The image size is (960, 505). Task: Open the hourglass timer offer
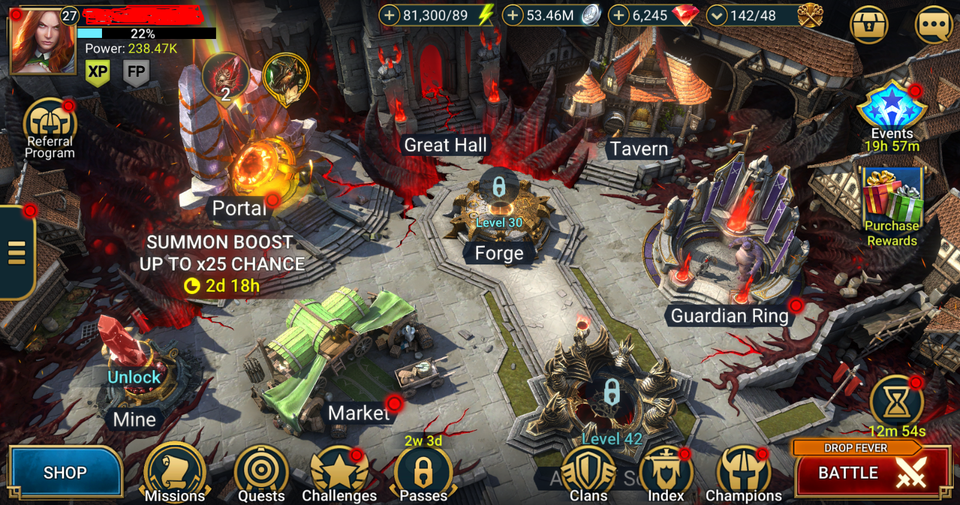click(896, 400)
